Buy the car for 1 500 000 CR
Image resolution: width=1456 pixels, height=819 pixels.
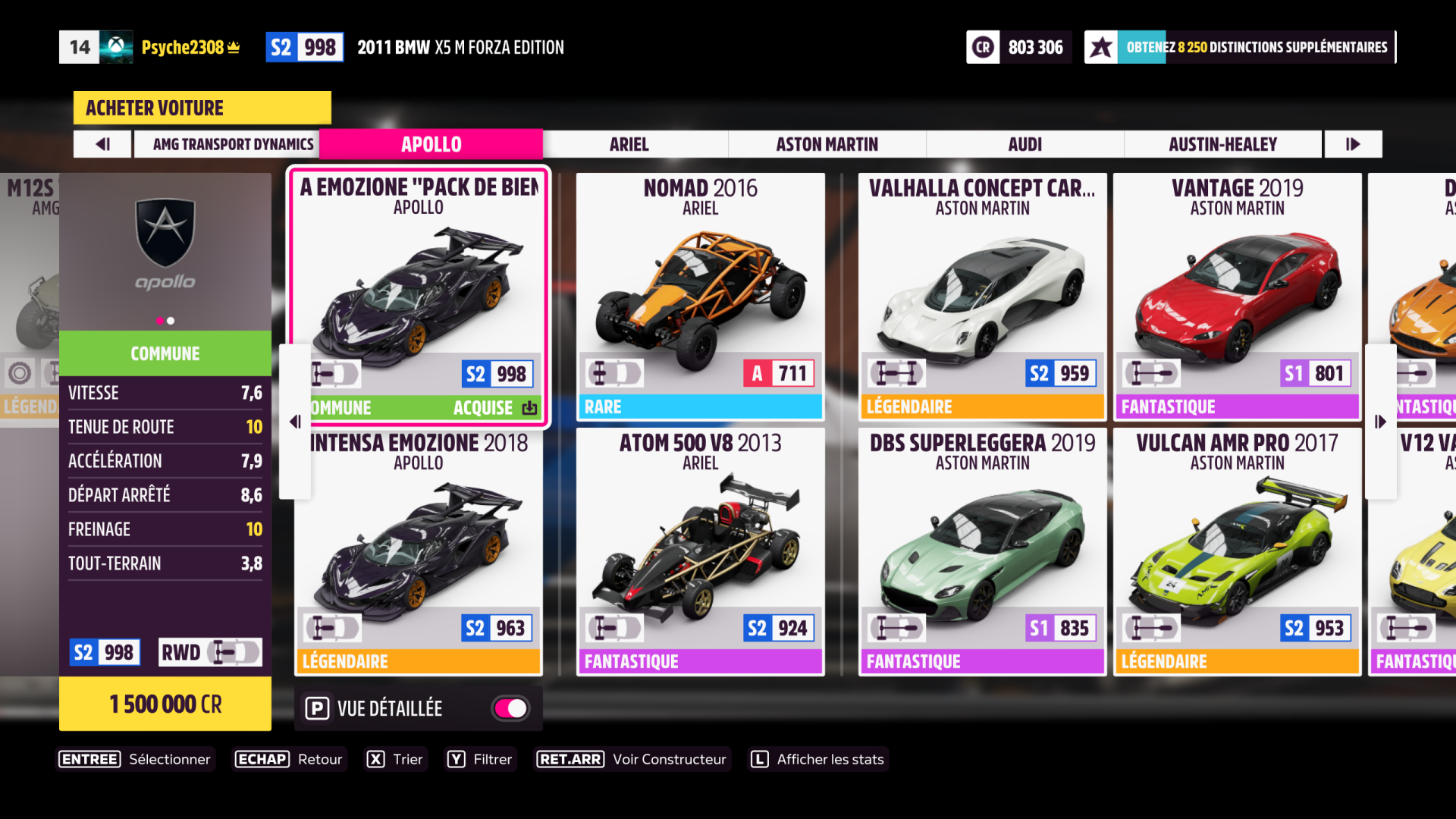point(165,704)
